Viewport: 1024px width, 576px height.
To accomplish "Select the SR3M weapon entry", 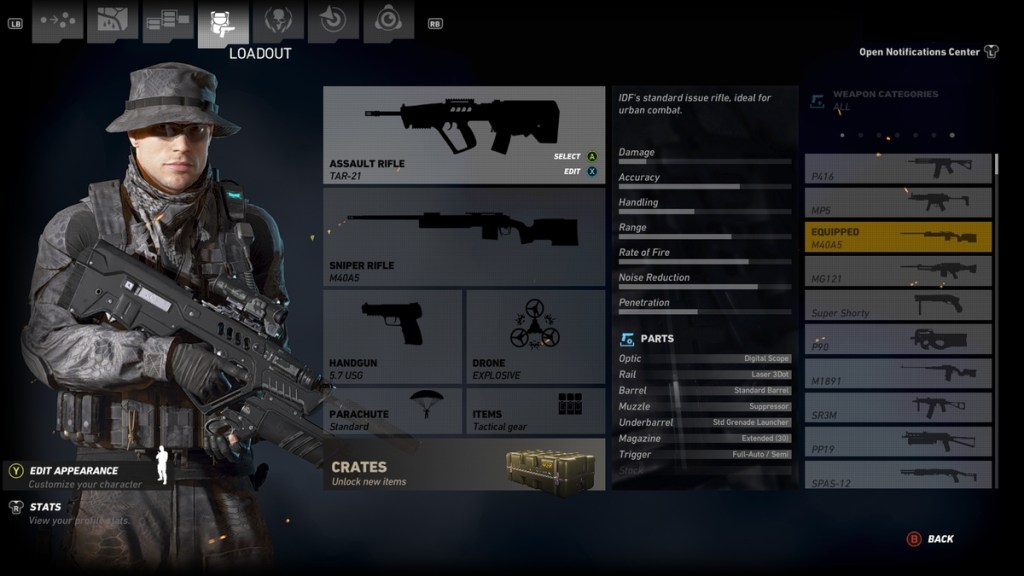I will 898,407.
